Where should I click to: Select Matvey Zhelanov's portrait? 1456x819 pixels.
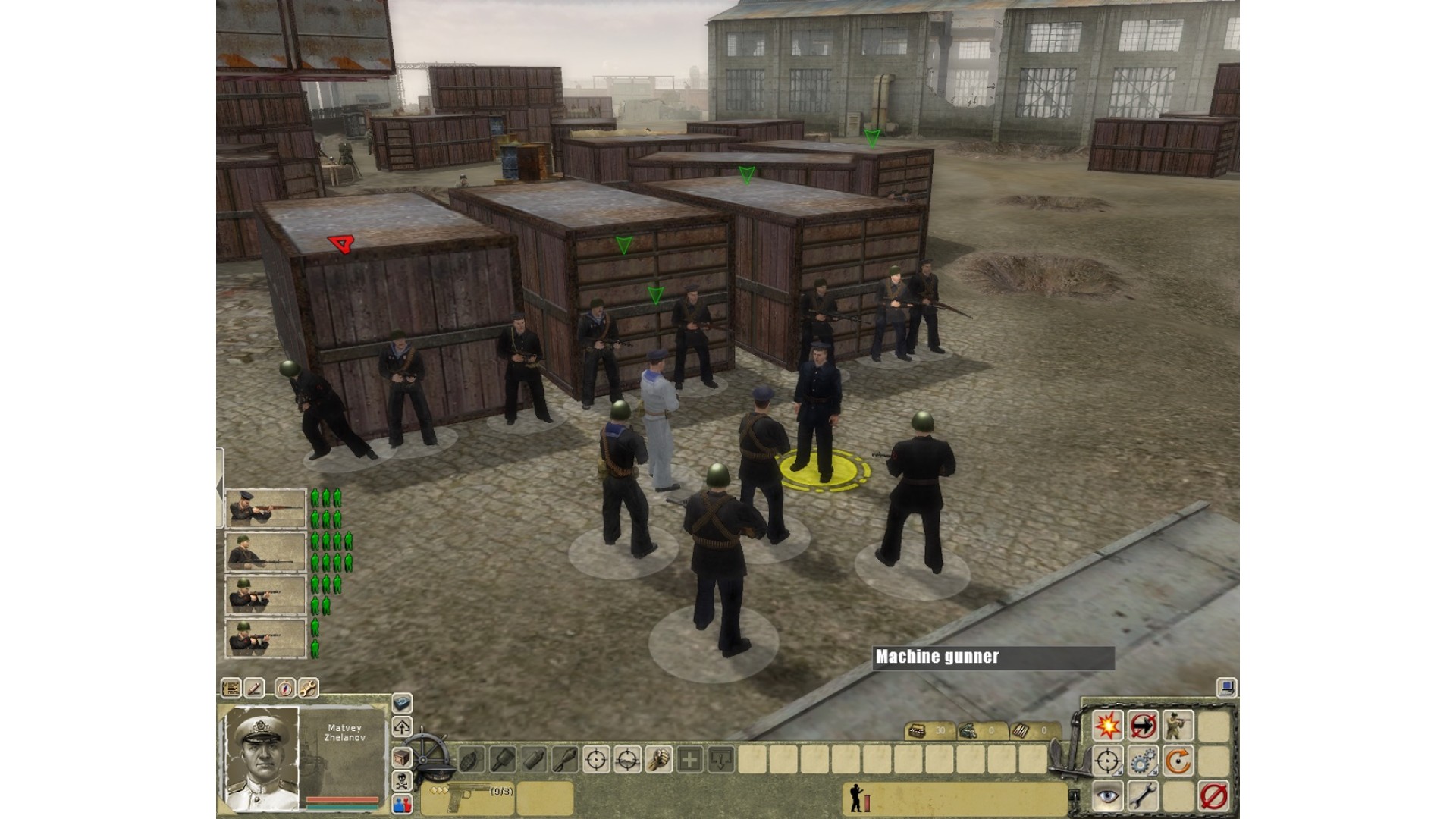tap(262, 758)
